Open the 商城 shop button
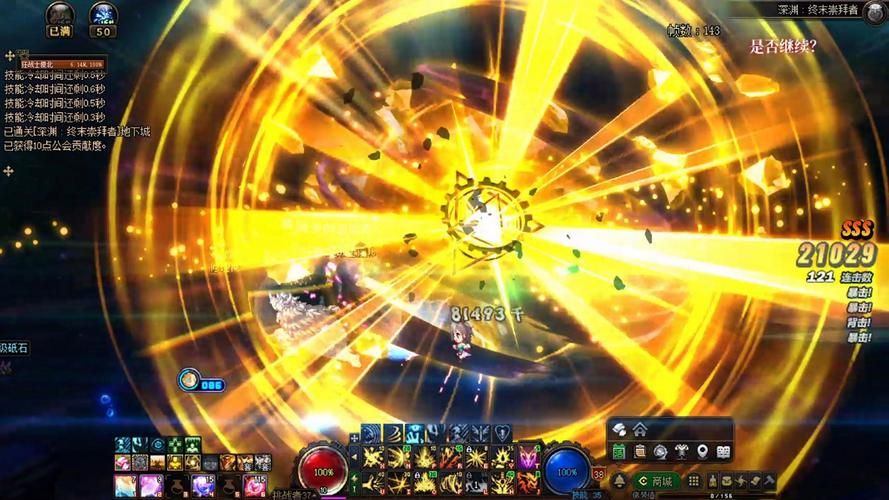The image size is (889, 500). pos(657,481)
